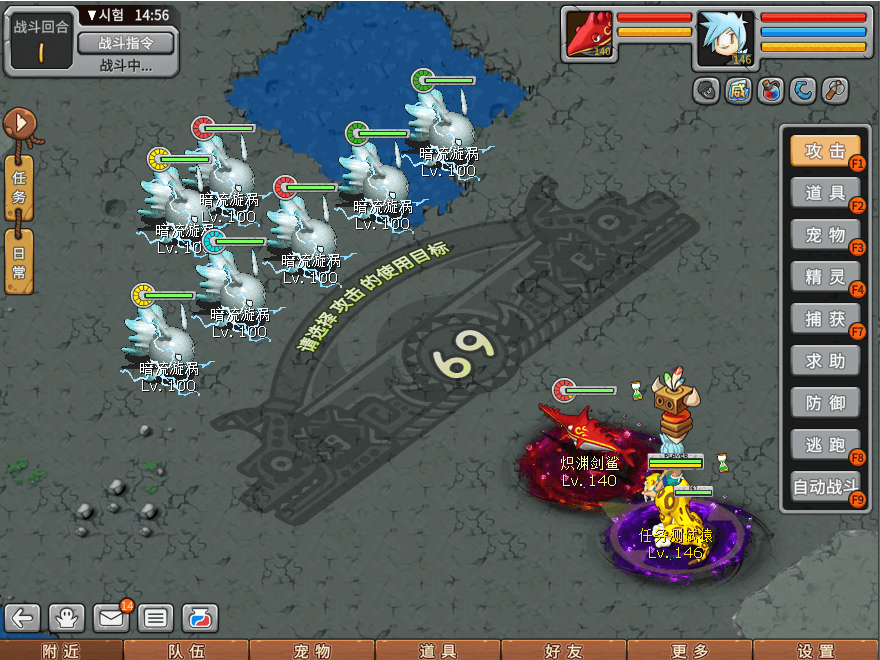Viewport: 880px width, 660px height.
Task: Click the 求助 (Call for help) command
Action: [825, 360]
